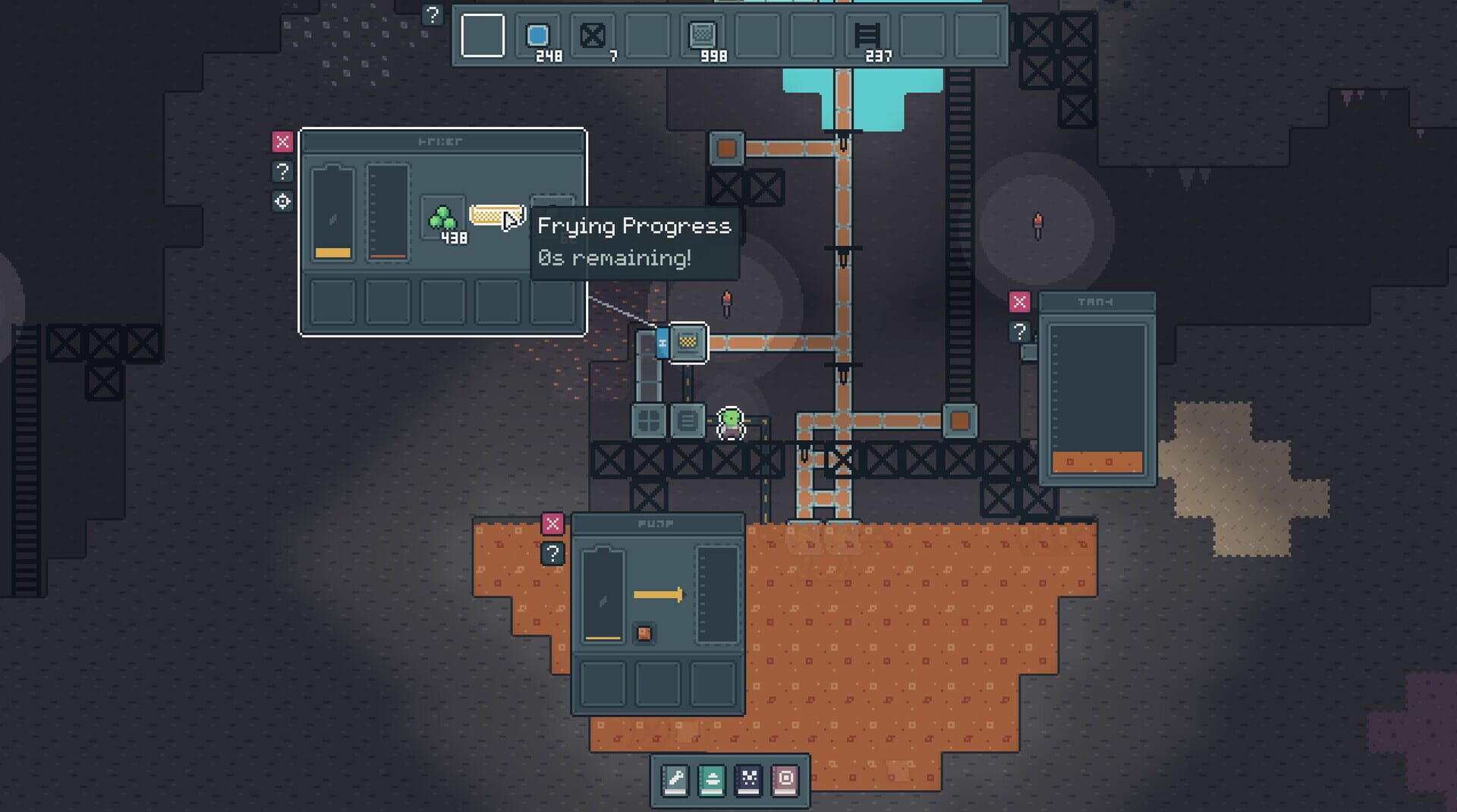Select the mesh panel item with count 998

tap(705, 33)
